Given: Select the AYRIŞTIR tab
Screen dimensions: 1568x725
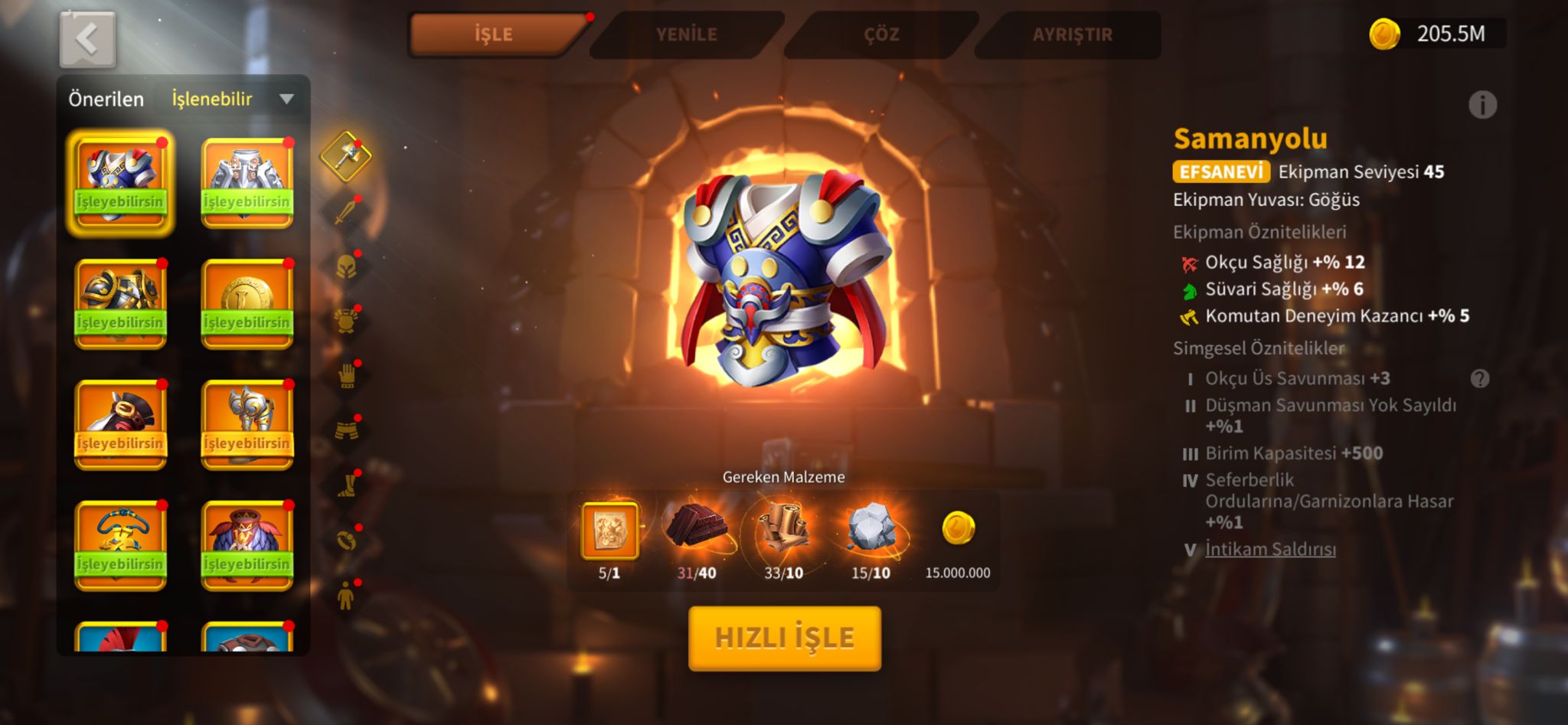Looking at the screenshot, I should [1072, 34].
